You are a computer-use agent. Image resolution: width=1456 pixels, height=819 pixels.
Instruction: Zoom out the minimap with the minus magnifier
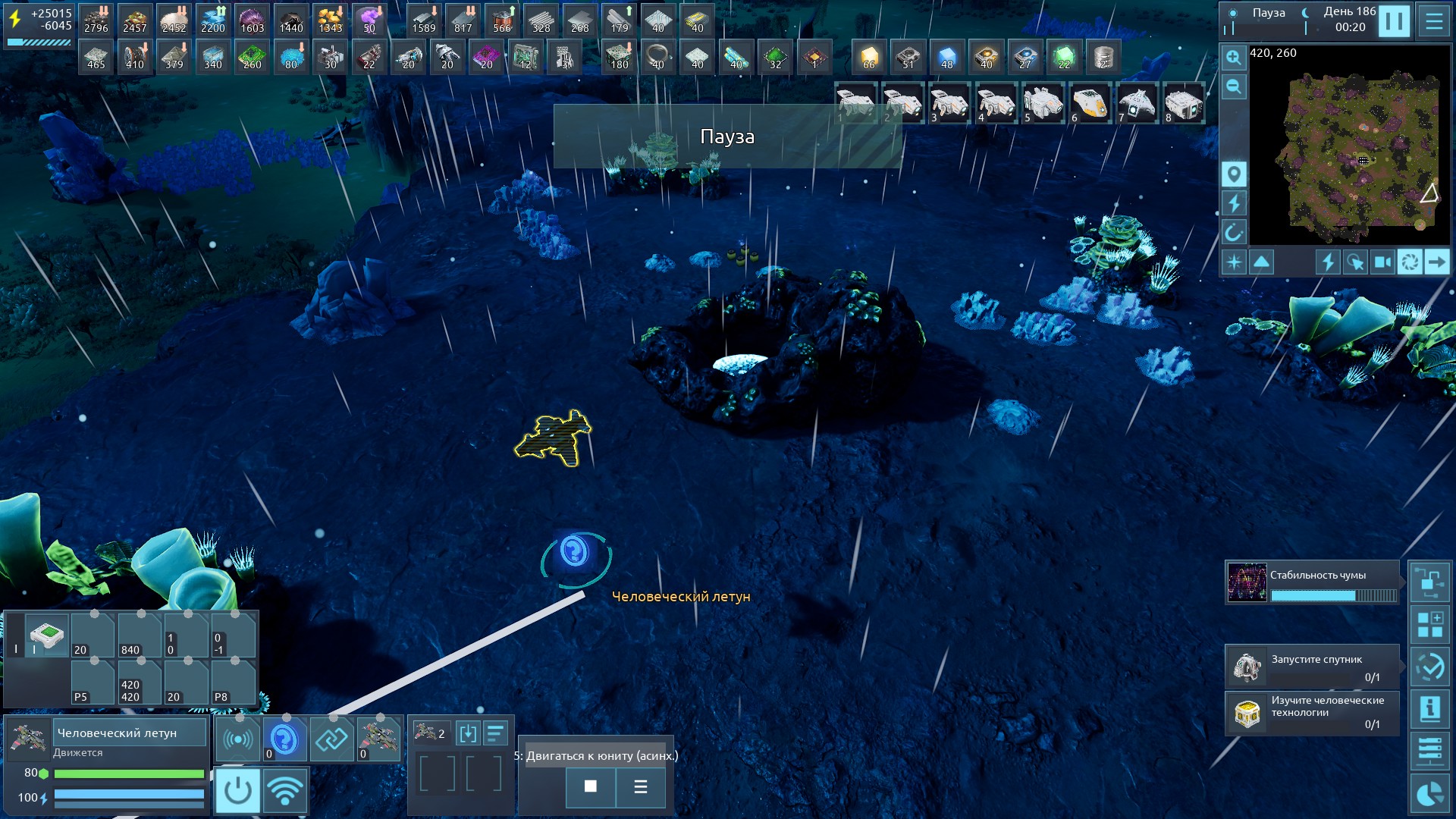tap(1234, 86)
